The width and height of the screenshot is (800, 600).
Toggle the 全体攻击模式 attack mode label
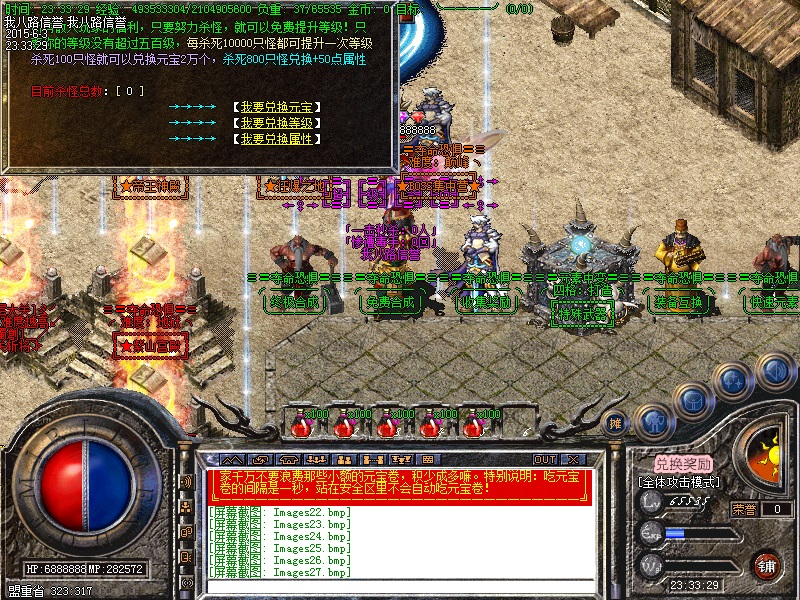click(682, 481)
